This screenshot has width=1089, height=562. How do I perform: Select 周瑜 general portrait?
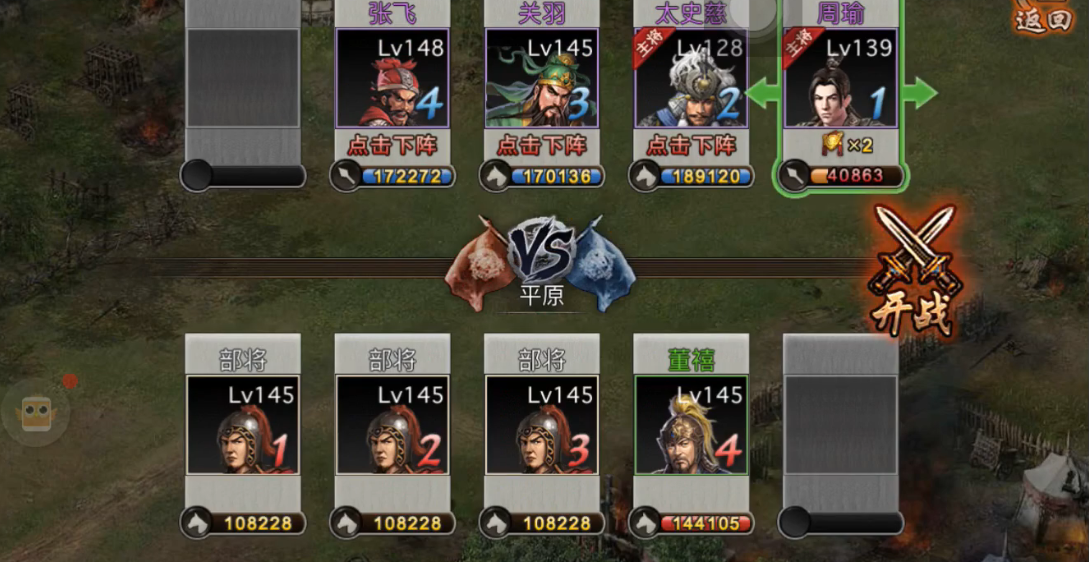click(x=840, y=79)
